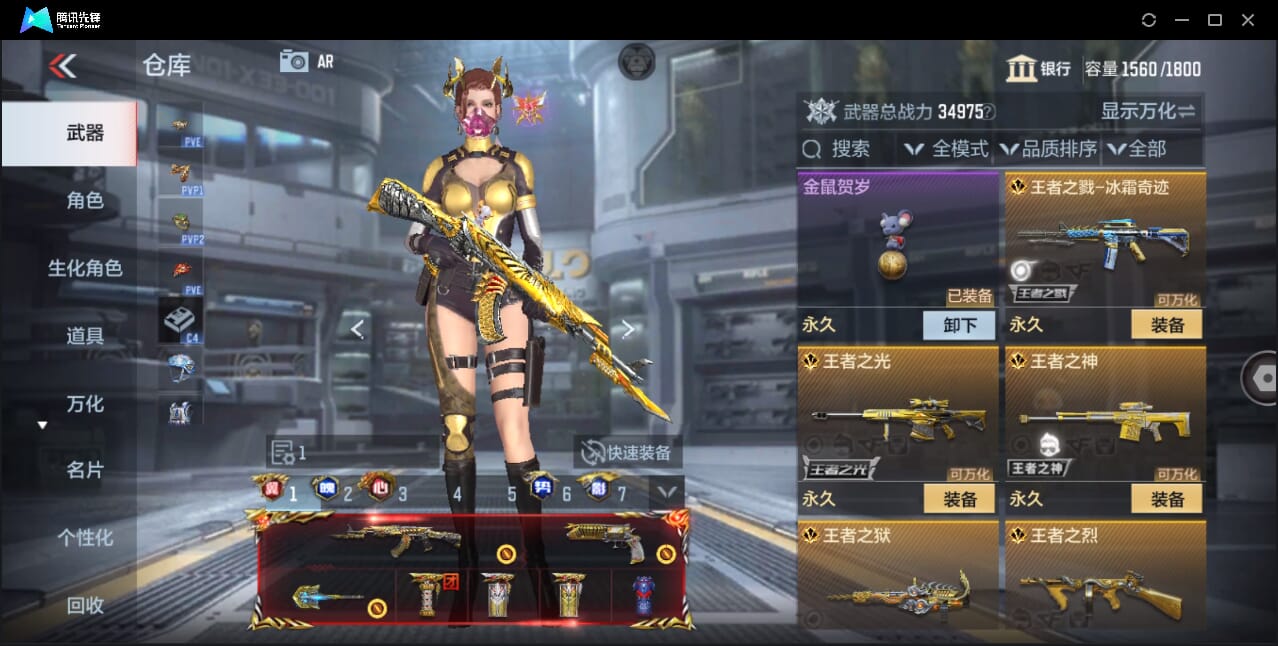Open the AR camera view

[307, 61]
